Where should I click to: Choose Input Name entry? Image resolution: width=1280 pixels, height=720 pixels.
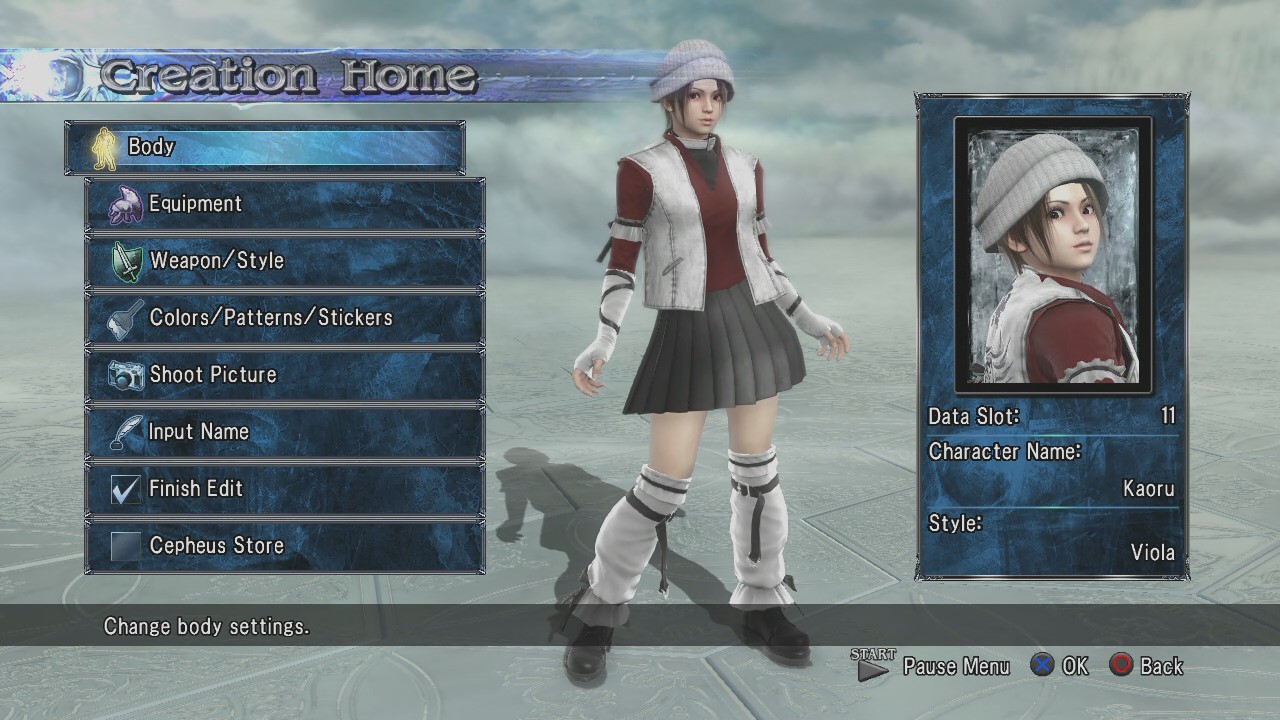click(x=285, y=432)
